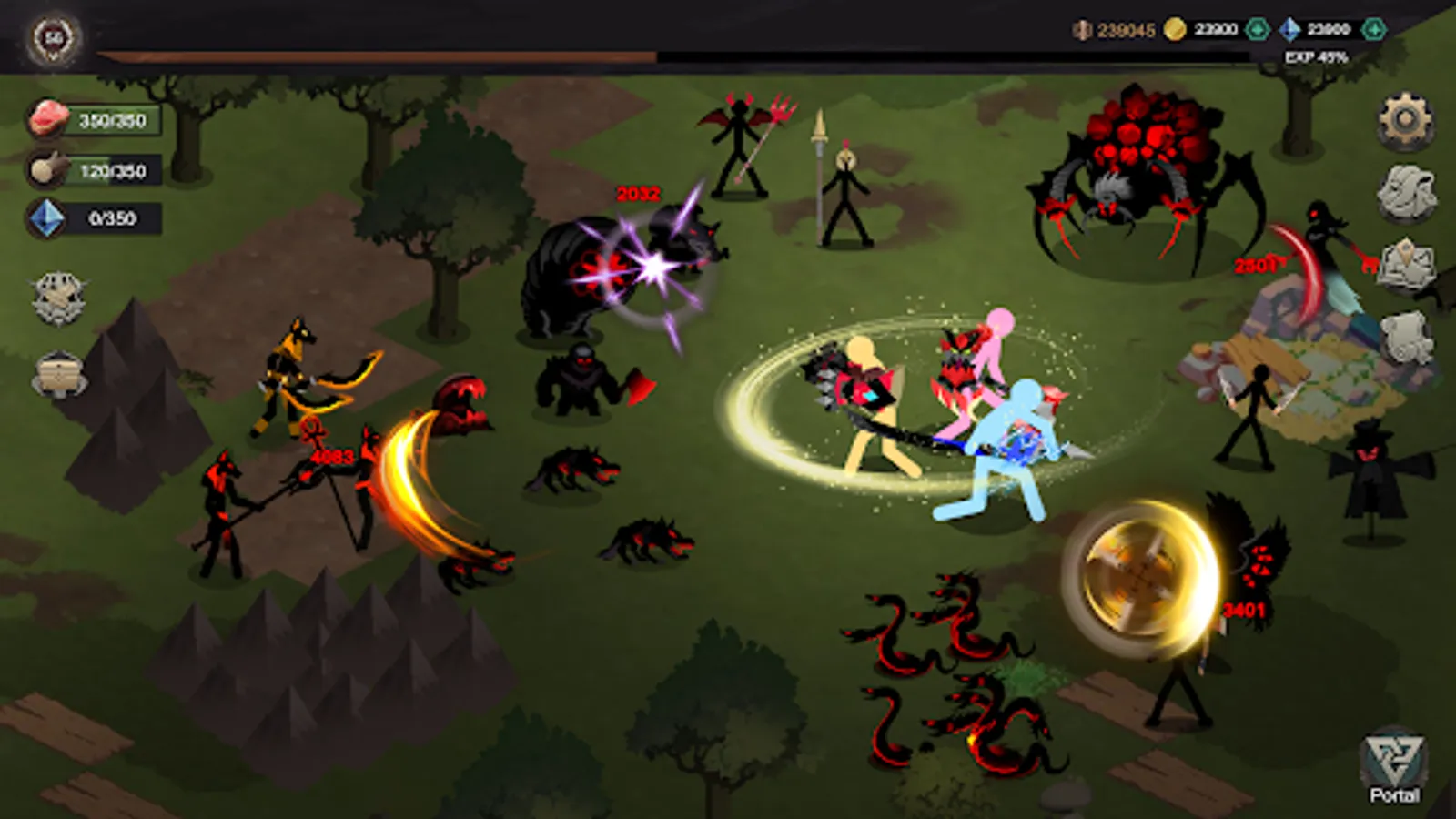Click the gold coin icon in top bar
Screen dimensions: 1456x819
pyautogui.click(x=1177, y=28)
